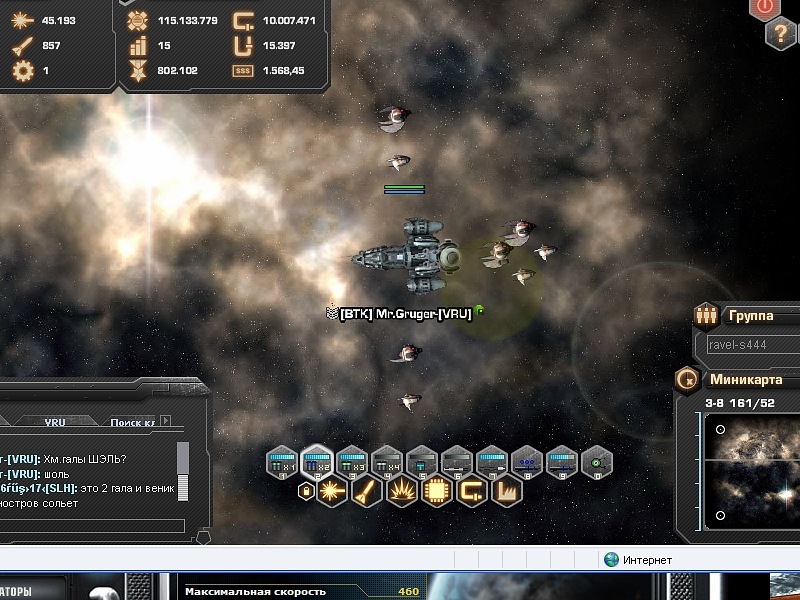Click the chat scrollbar handle

[183, 459]
